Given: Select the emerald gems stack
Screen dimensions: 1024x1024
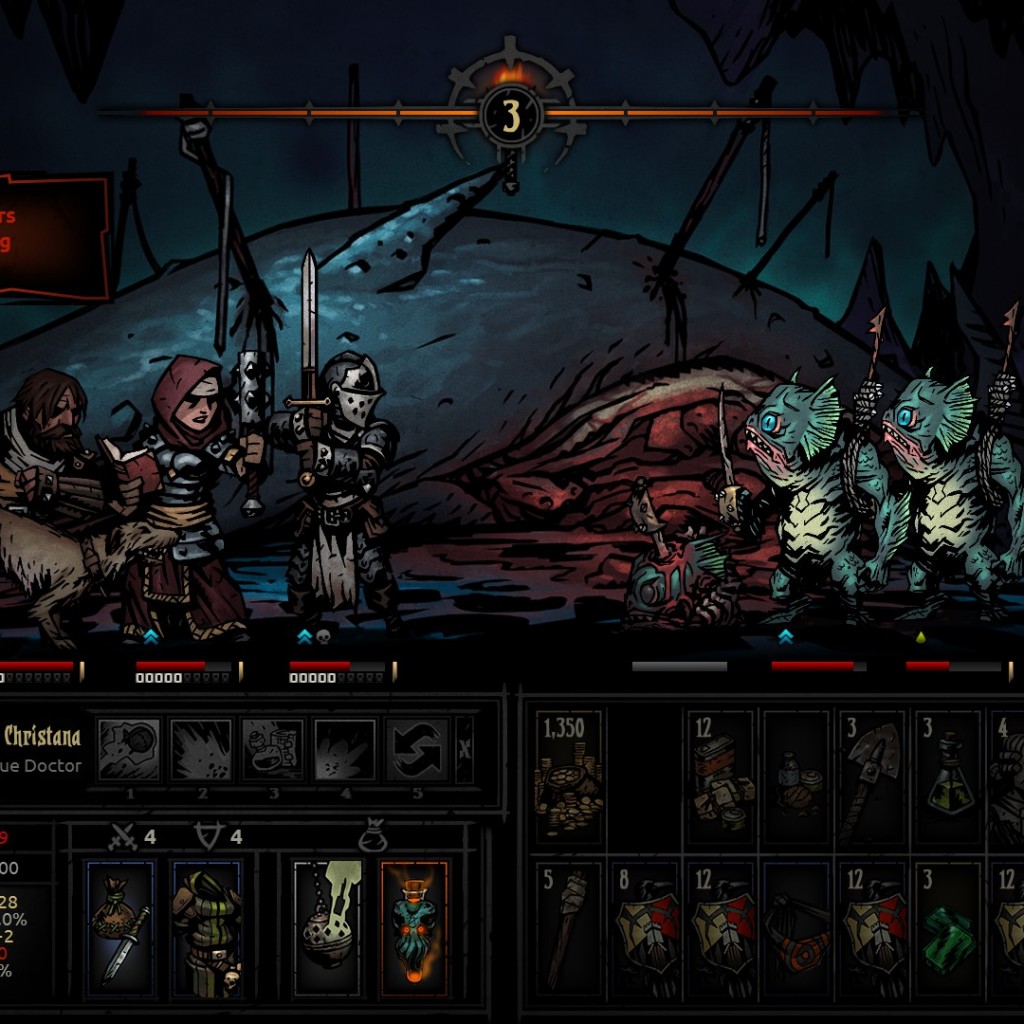Looking at the screenshot, I should 947,929.
